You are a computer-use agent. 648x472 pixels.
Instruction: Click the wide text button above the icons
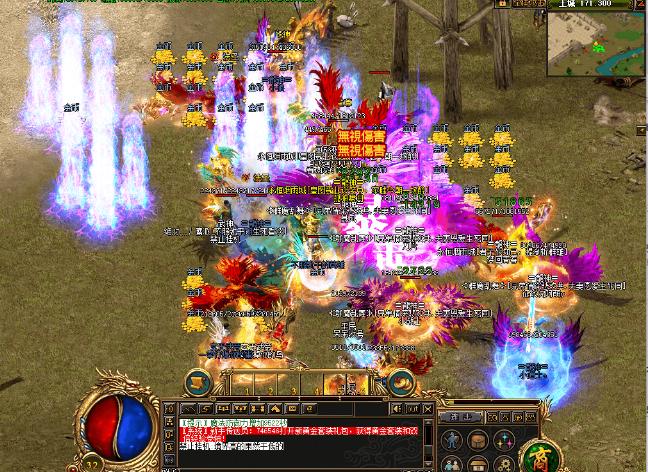(x=462, y=417)
